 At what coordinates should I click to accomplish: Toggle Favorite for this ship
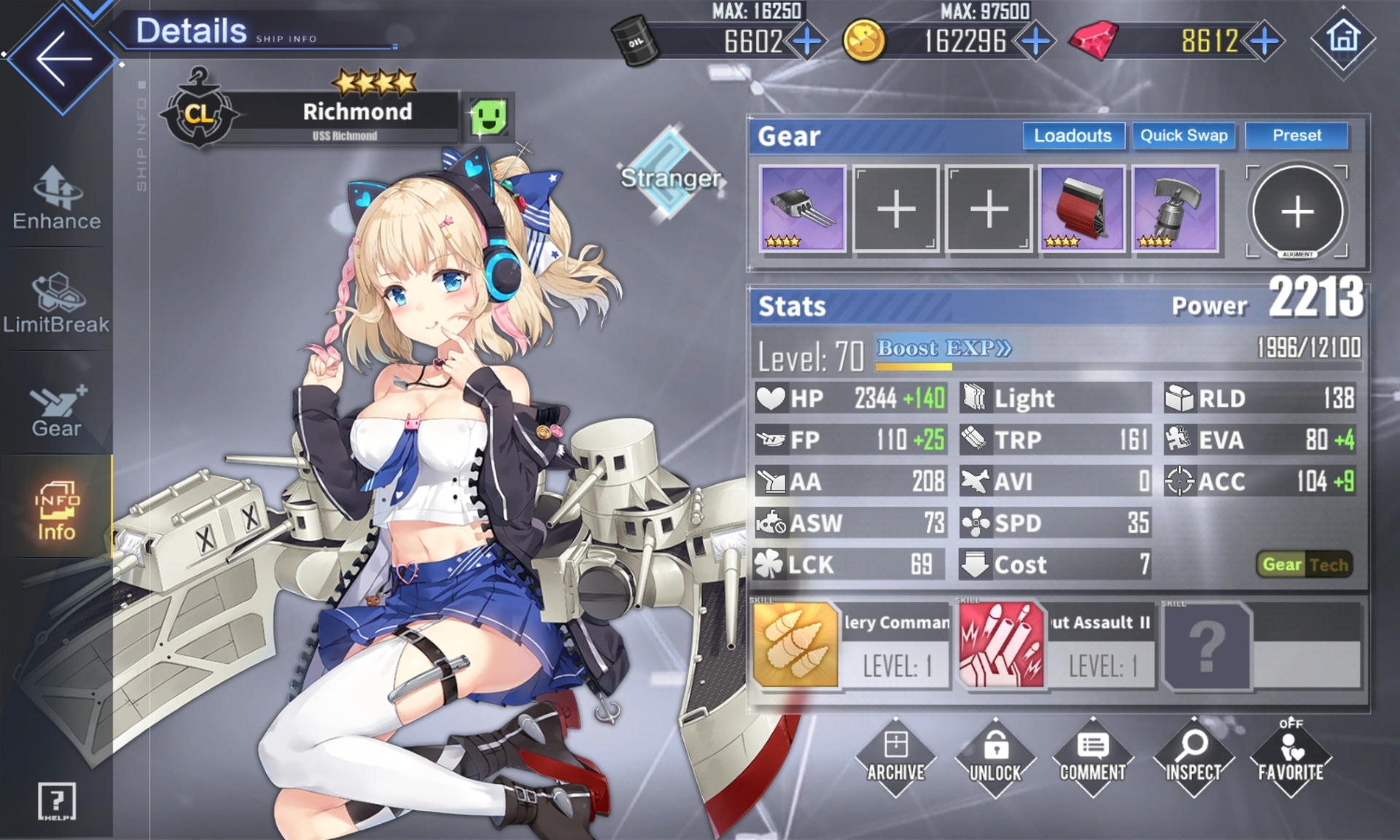click(x=1291, y=757)
